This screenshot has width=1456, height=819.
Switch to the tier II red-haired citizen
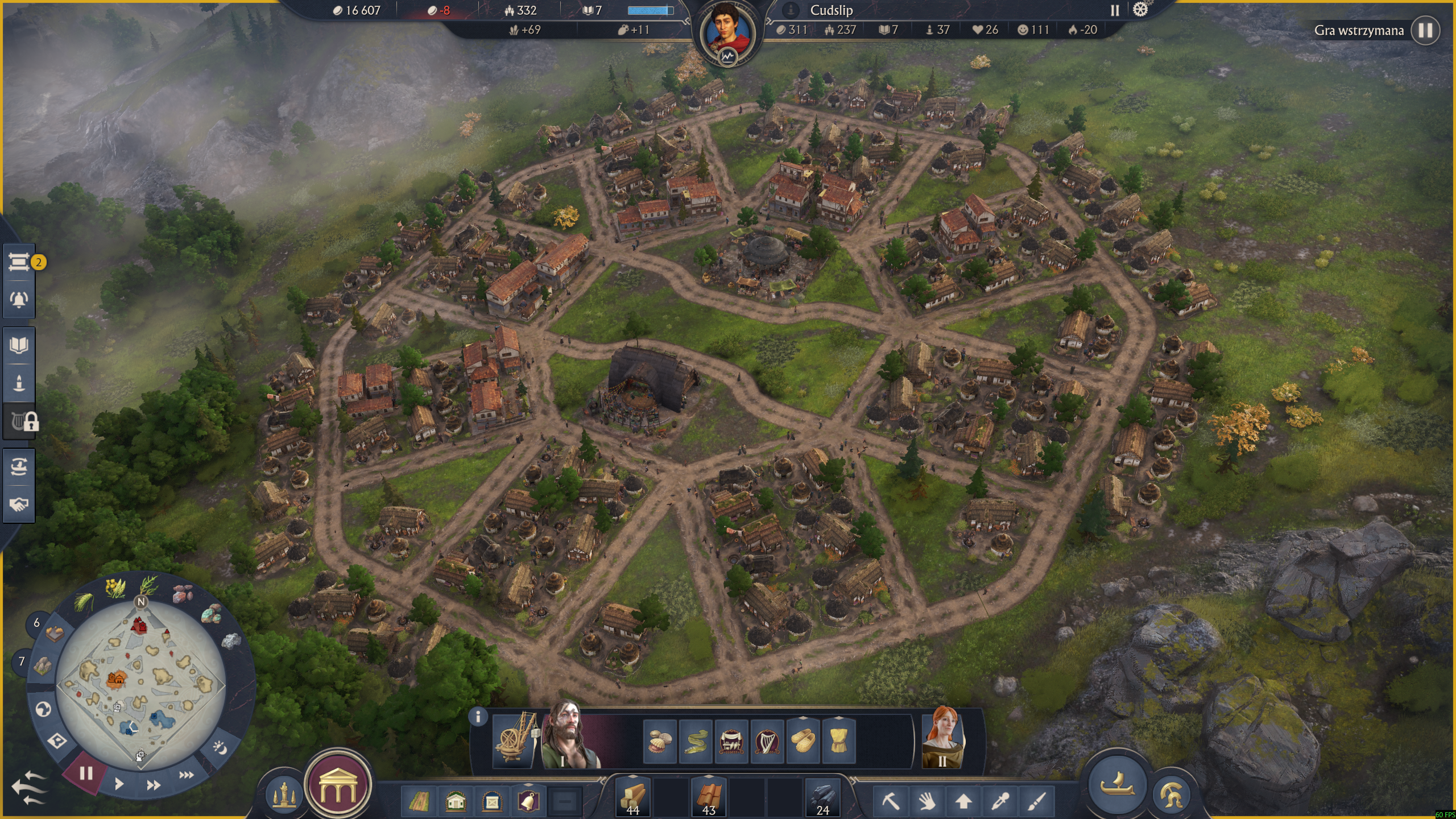point(942,738)
